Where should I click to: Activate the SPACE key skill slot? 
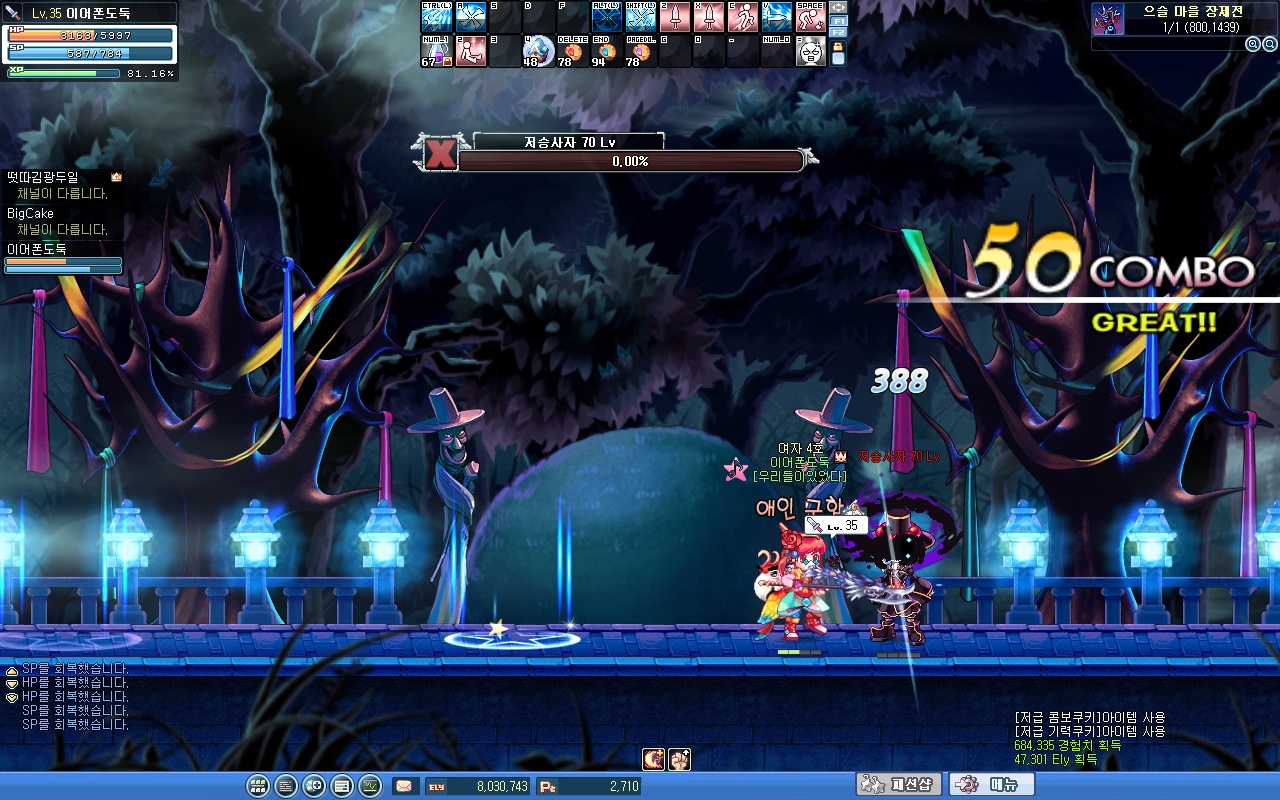pyautogui.click(x=810, y=17)
